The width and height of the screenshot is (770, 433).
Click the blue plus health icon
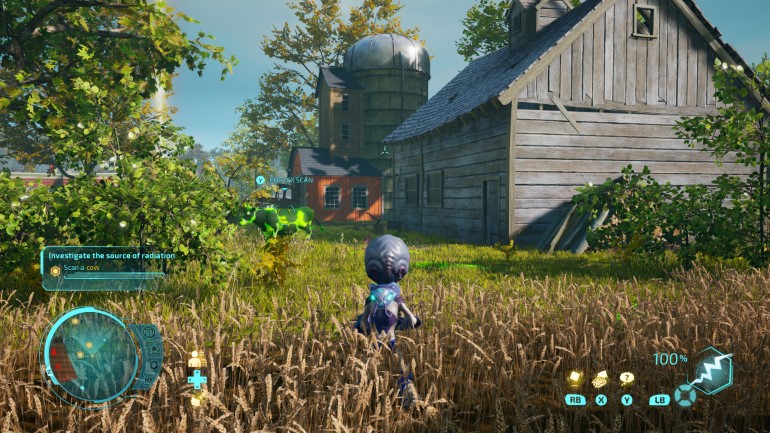(x=197, y=379)
